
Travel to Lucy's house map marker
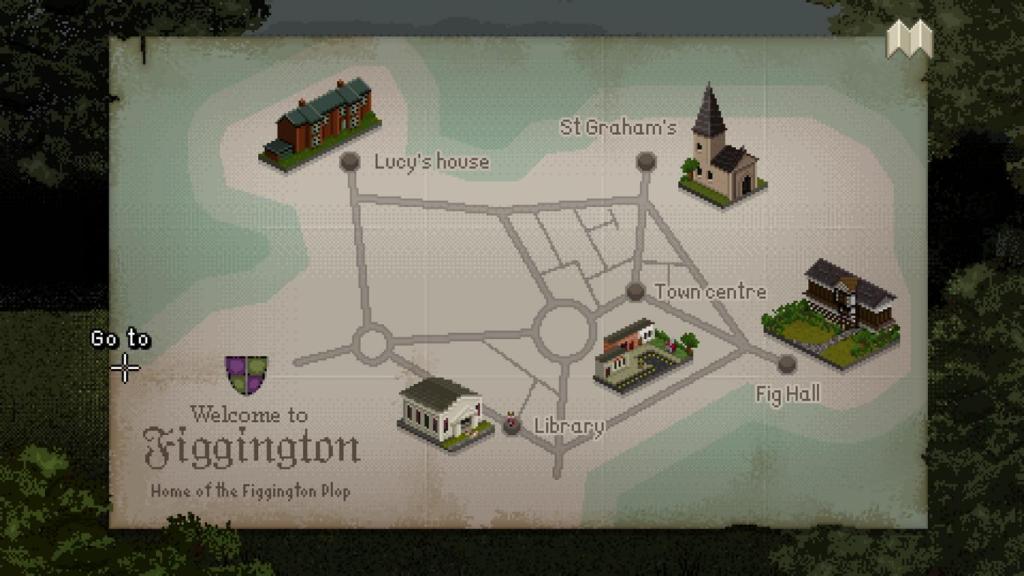(x=350, y=161)
